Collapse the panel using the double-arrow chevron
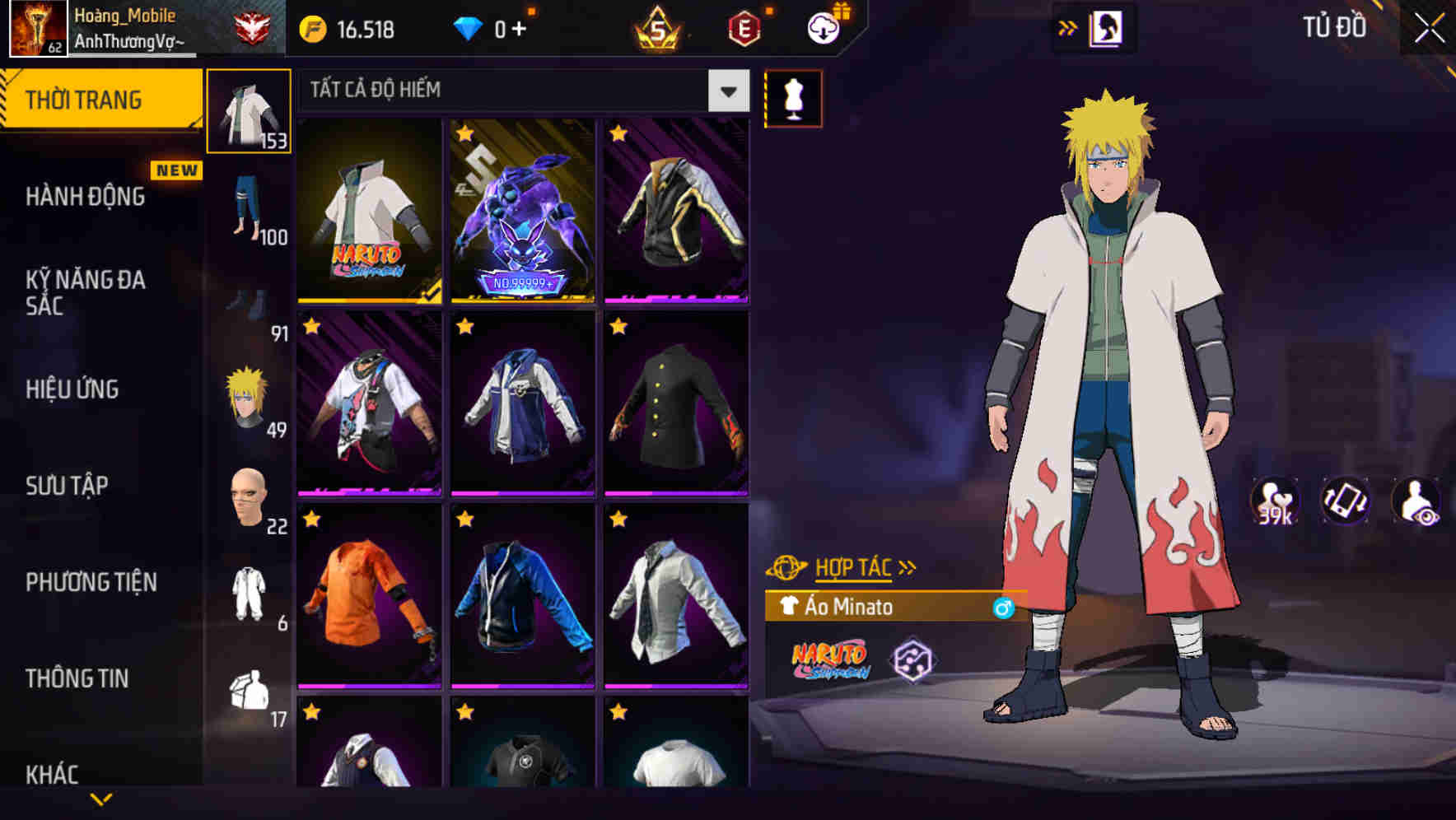This screenshot has height=820, width=1456. pos(1068,27)
